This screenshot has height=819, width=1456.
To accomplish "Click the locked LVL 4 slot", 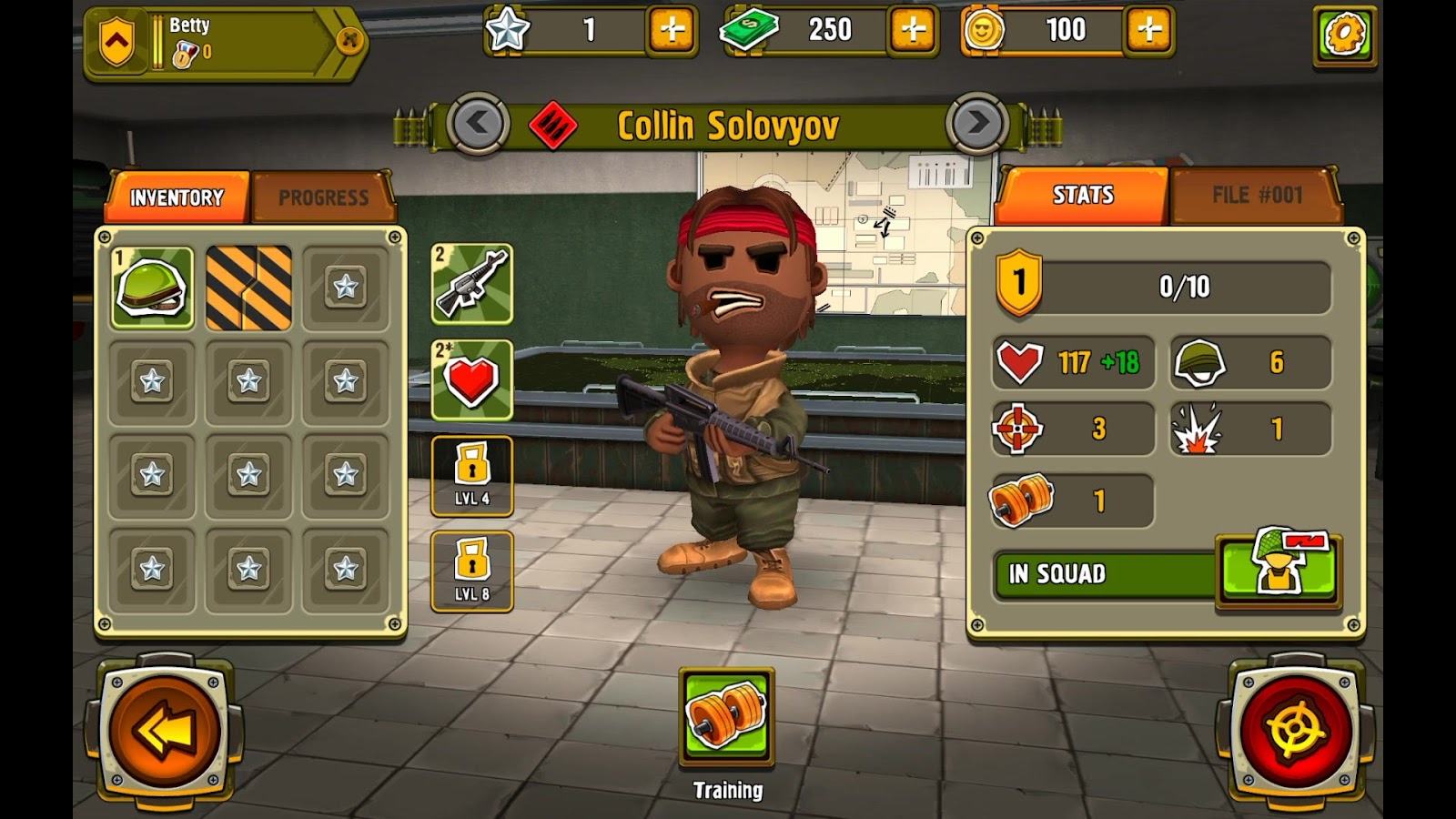I will coord(471,476).
